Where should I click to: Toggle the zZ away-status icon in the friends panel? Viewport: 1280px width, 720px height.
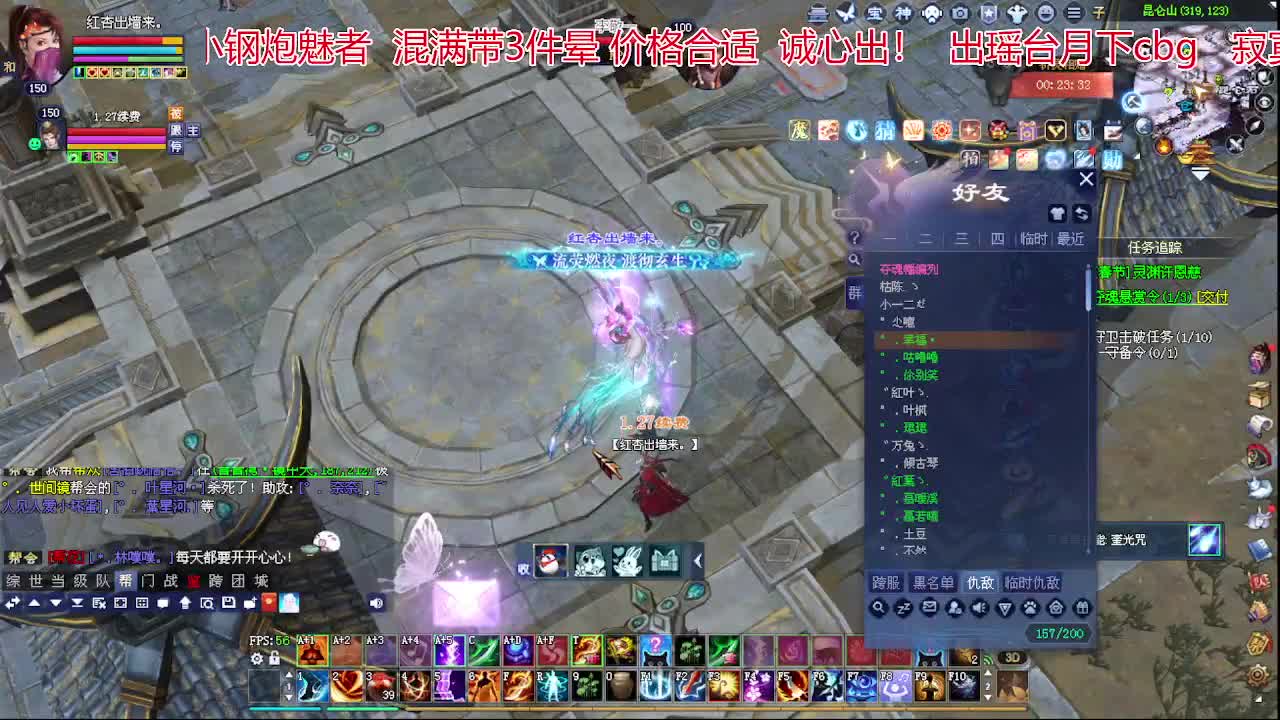point(904,609)
